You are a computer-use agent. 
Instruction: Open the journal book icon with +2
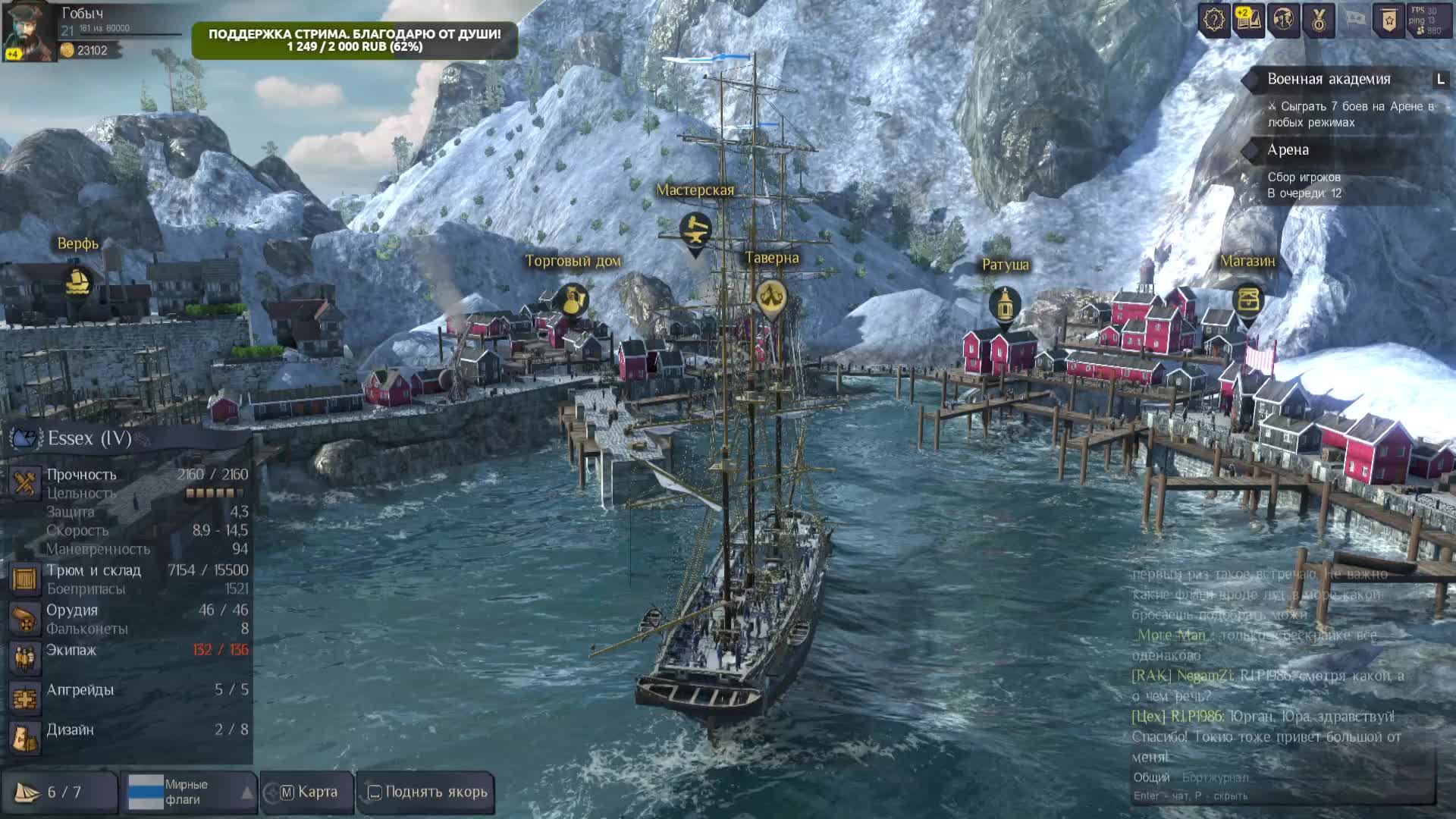(x=1248, y=20)
